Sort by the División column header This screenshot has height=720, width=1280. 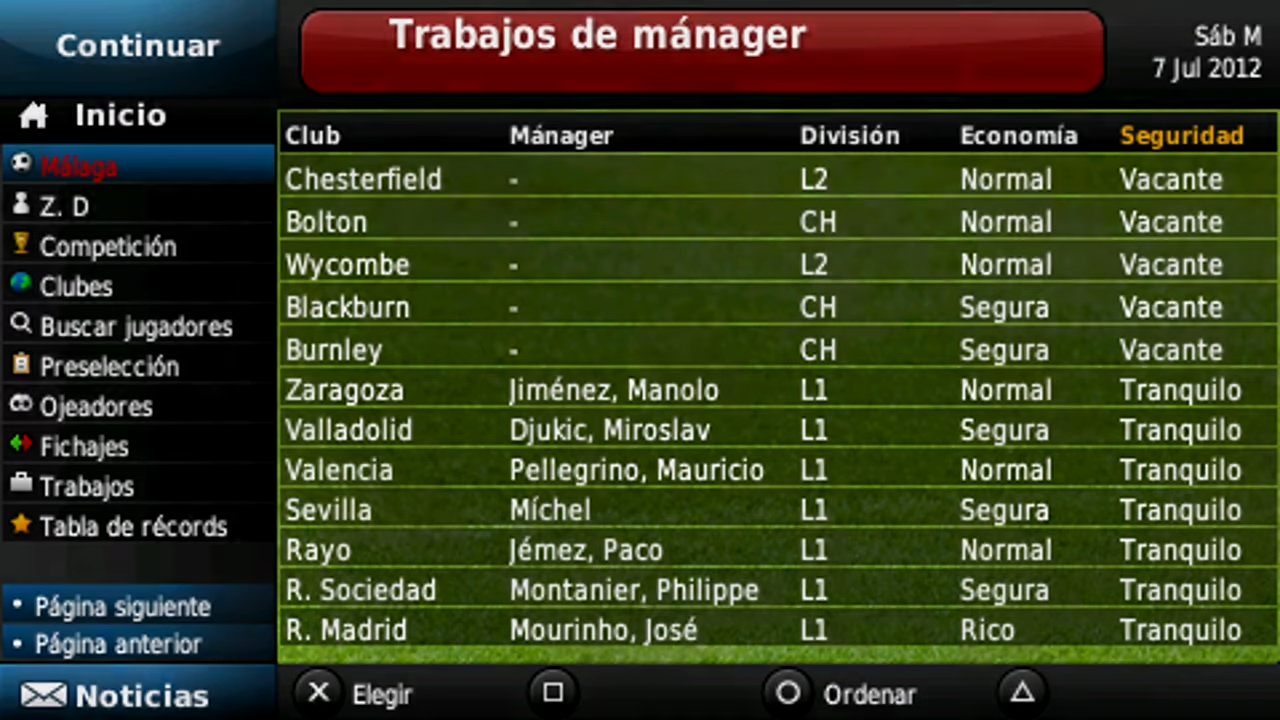click(849, 135)
